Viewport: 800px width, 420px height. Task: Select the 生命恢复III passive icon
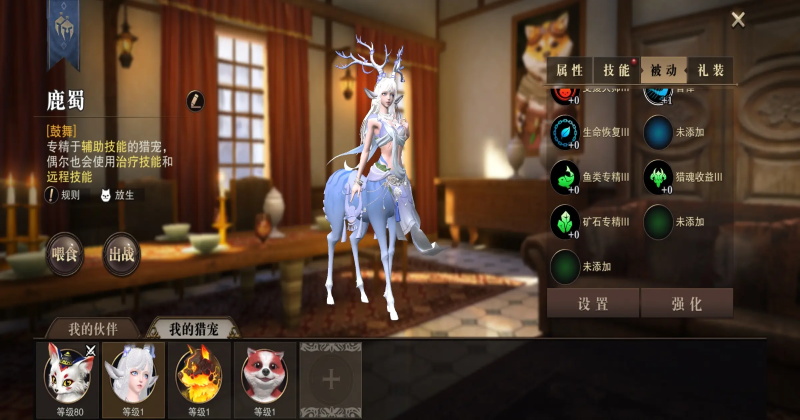(565, 132)
